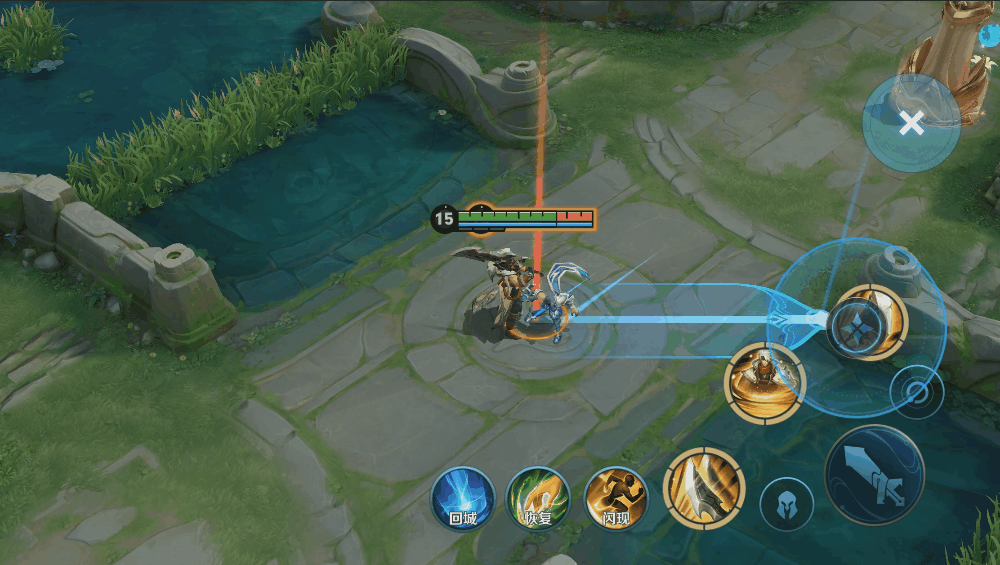Hit the sword basic attack button

pyautogui.click(x=874, y=475)
